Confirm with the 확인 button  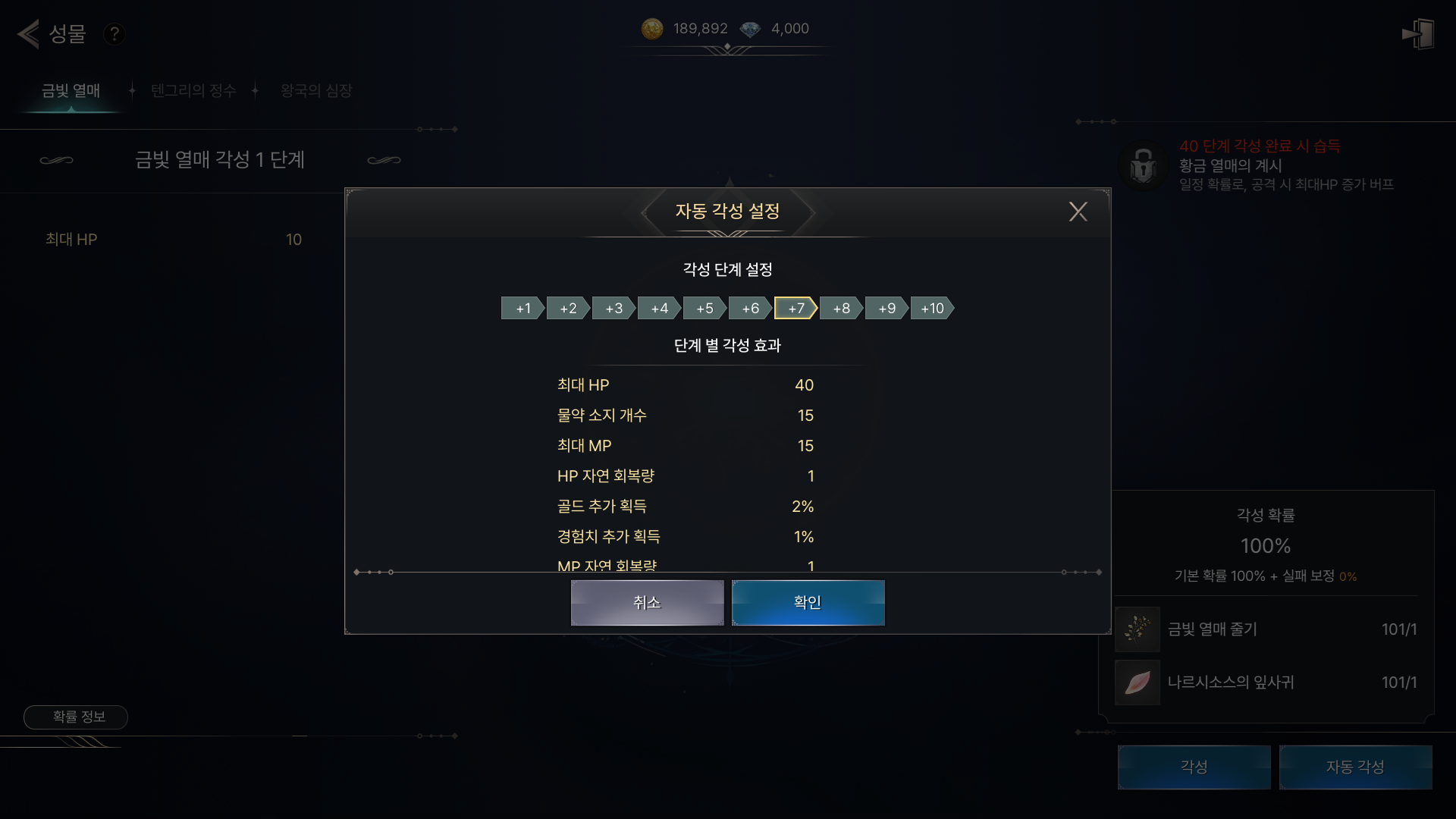(x=808, y=603)
